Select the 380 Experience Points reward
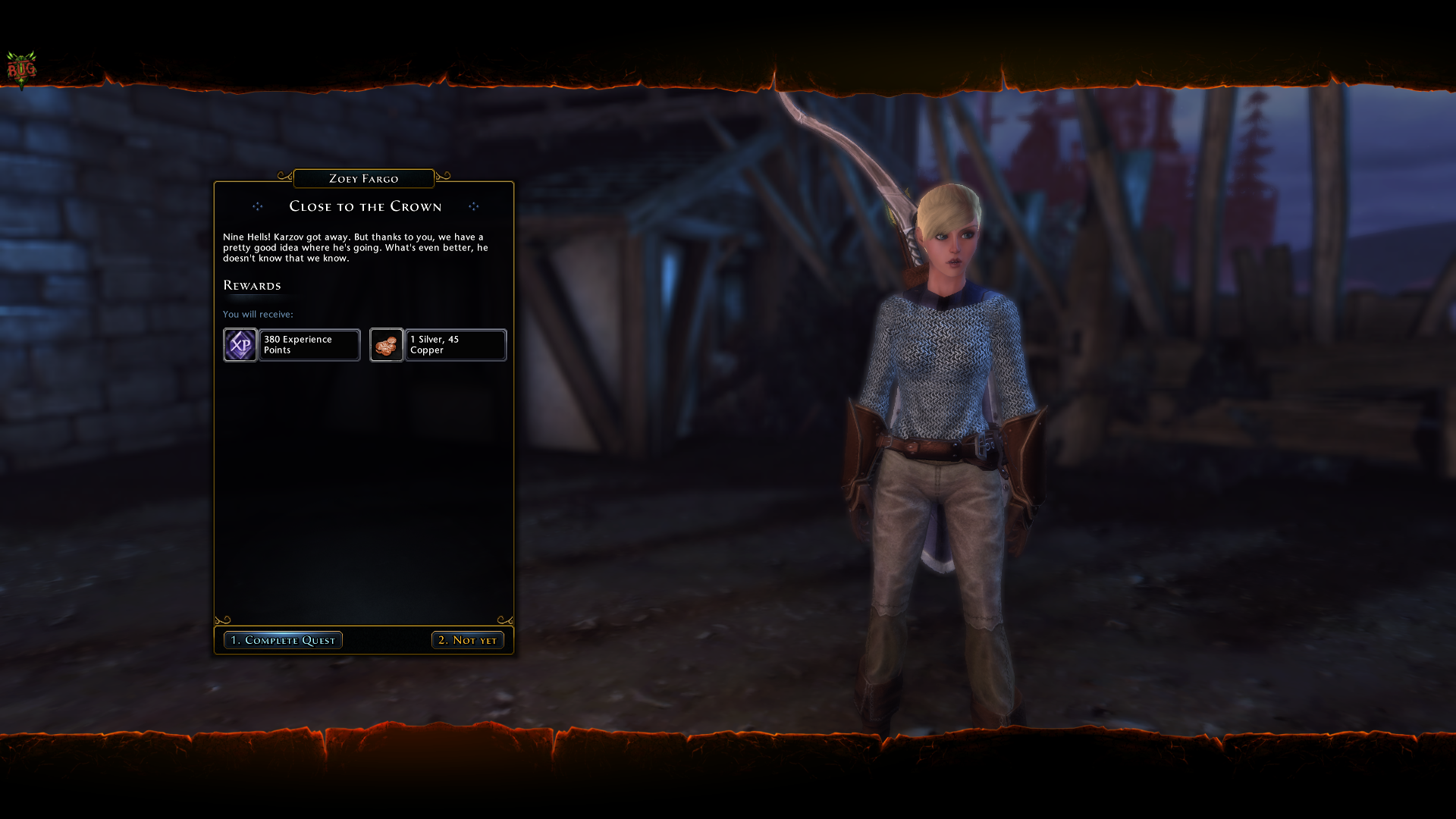 (x=292, y=345)
